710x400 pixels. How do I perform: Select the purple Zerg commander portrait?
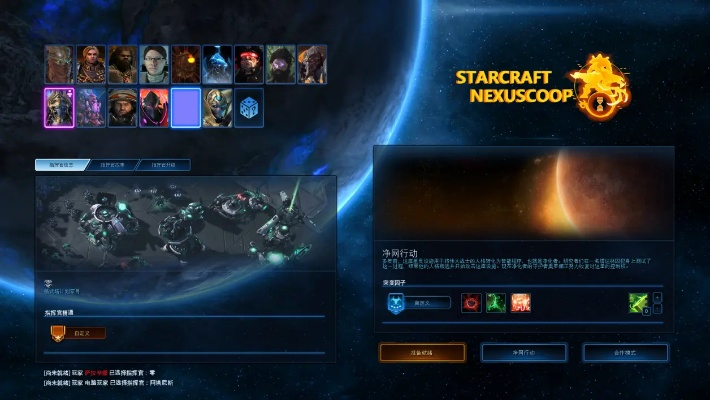[91, 108]
